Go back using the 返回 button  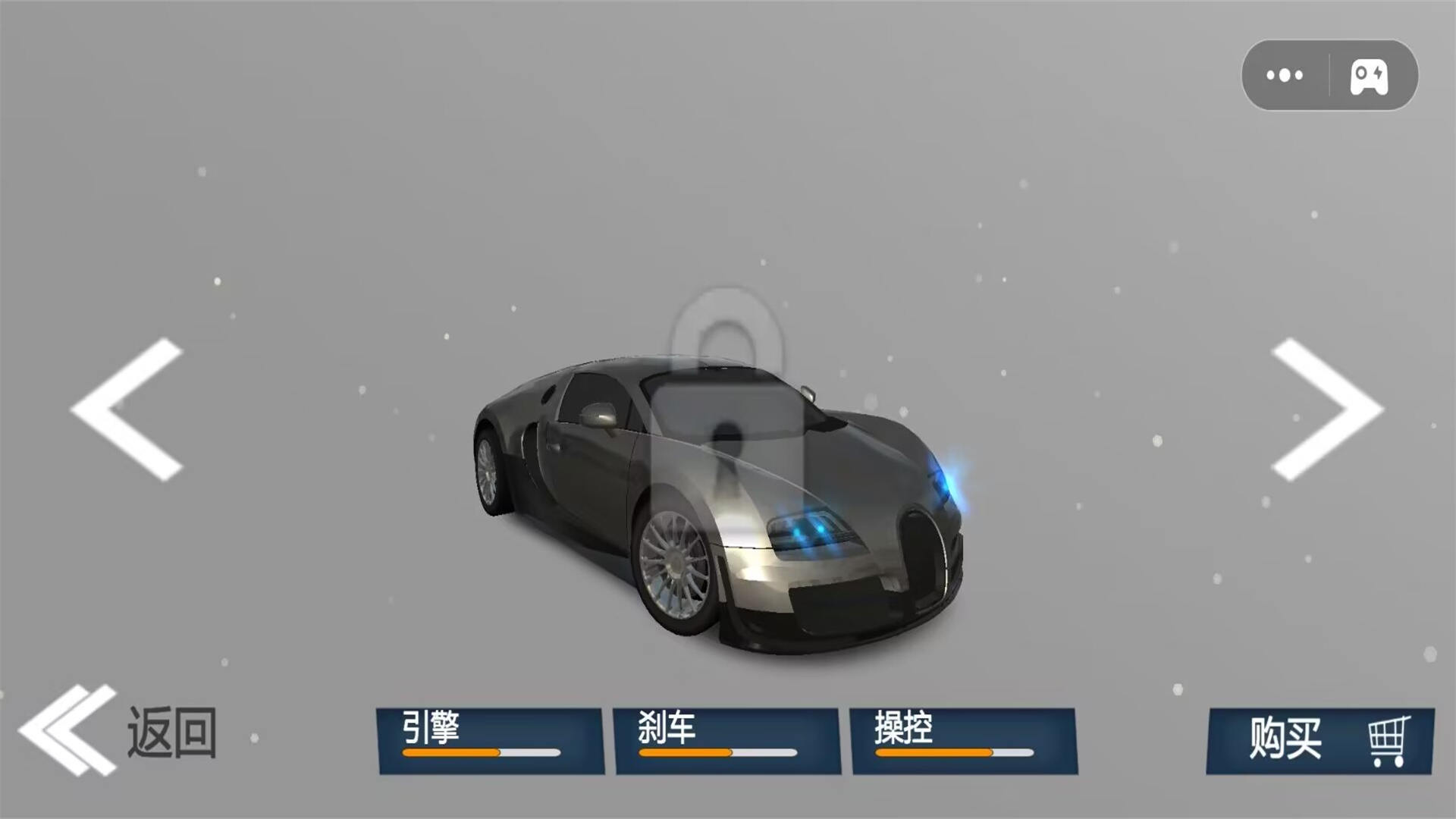[x=120, y=732]
